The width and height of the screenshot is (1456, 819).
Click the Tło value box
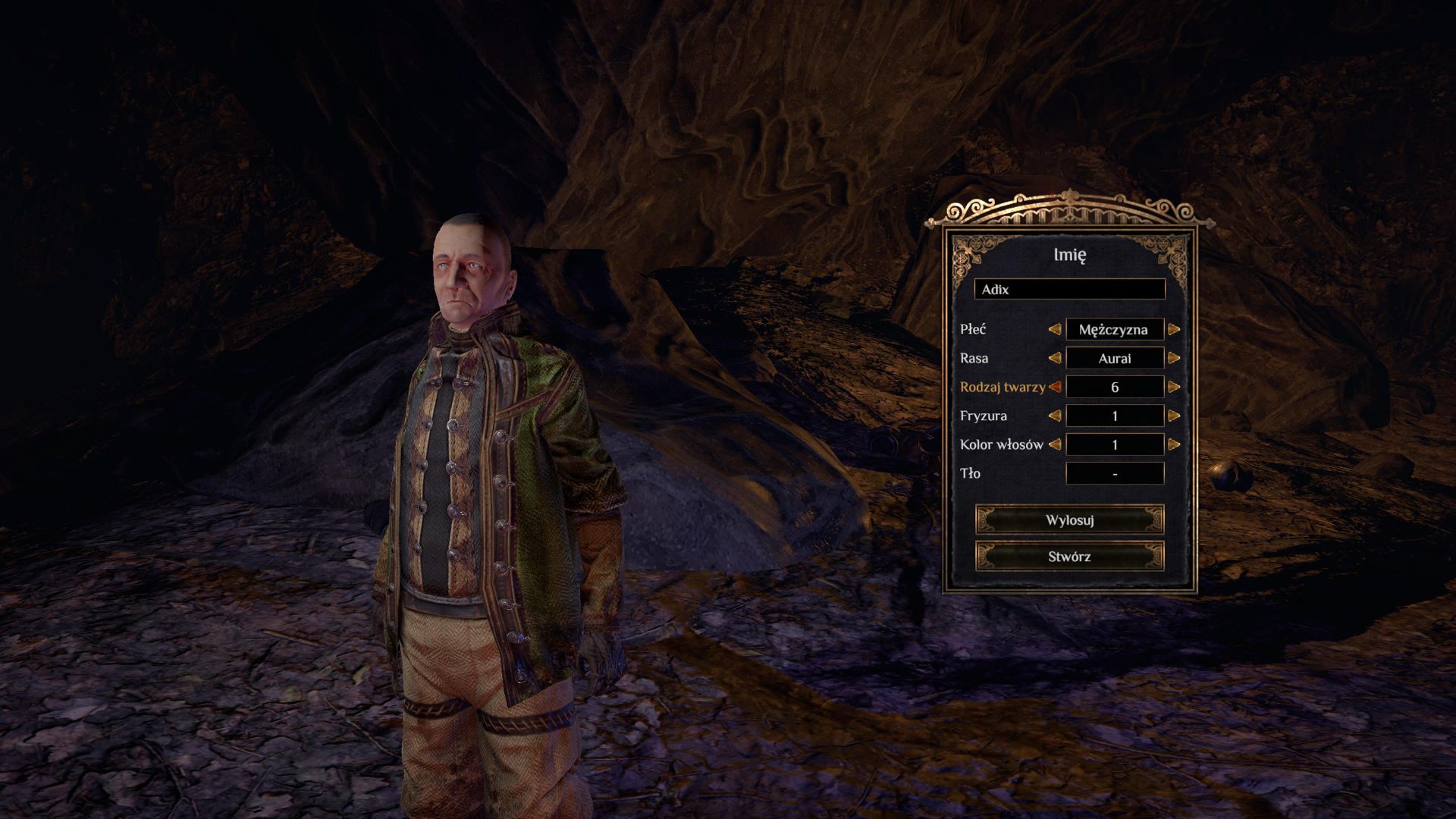(x=1115, y=473)
